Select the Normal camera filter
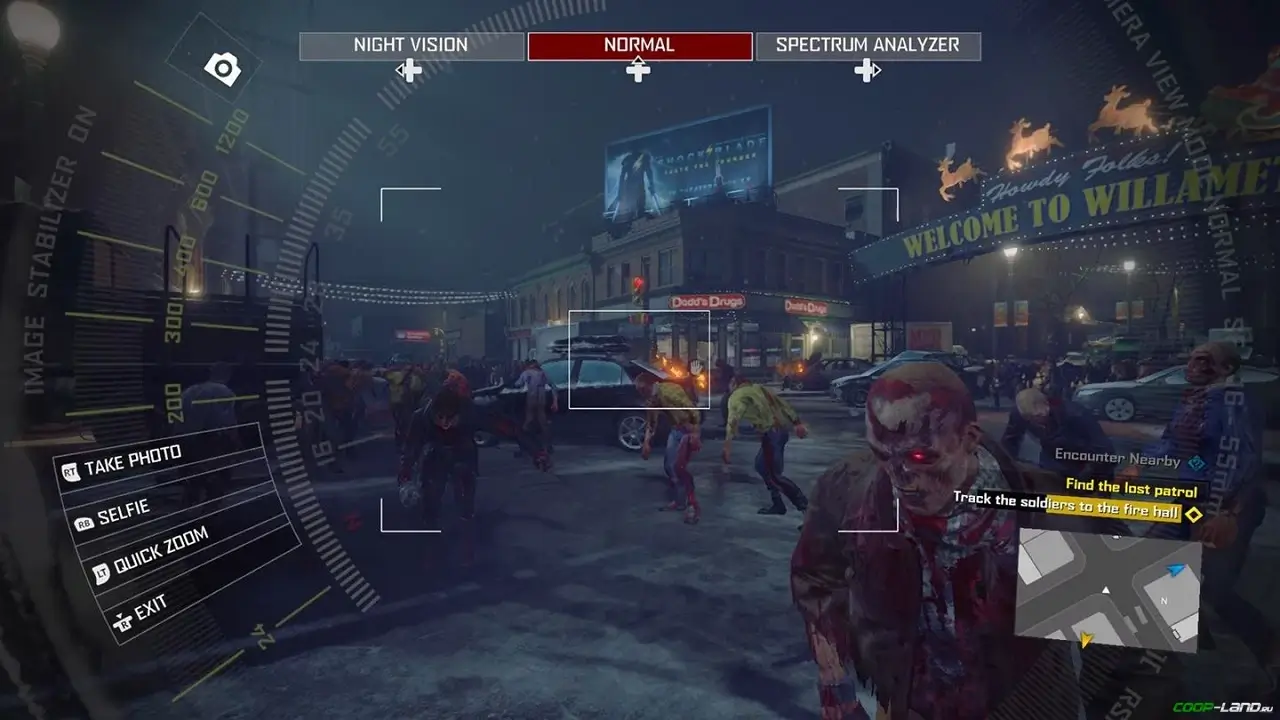1280x720 pixels. coord(637,44)
